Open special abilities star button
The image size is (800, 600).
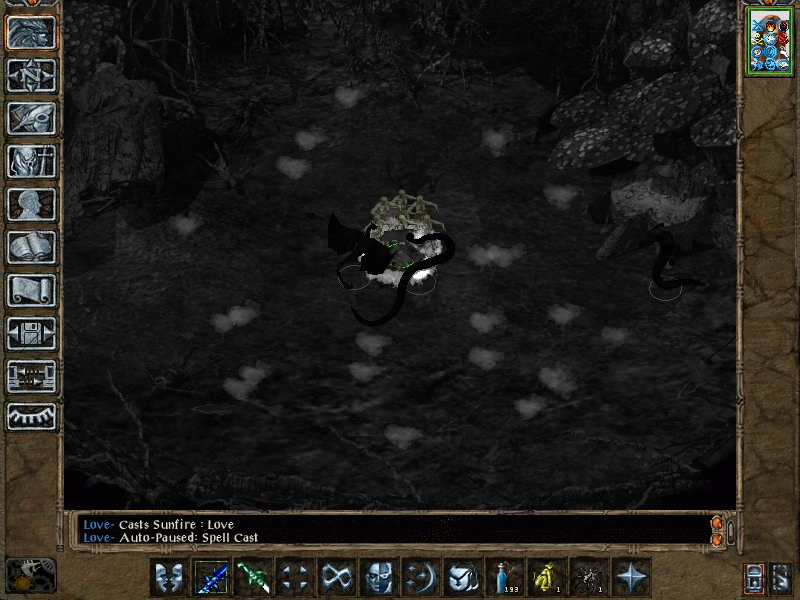[631, 577]
